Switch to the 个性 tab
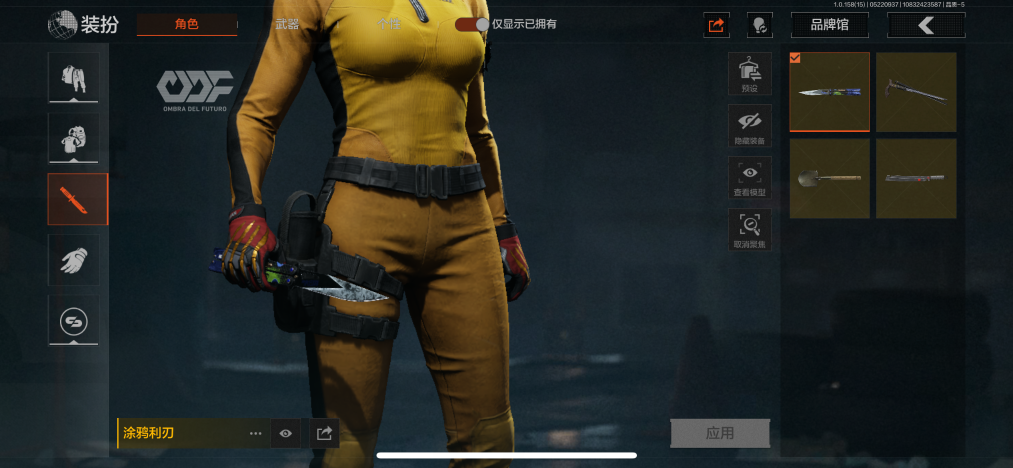 coord(388,24)
